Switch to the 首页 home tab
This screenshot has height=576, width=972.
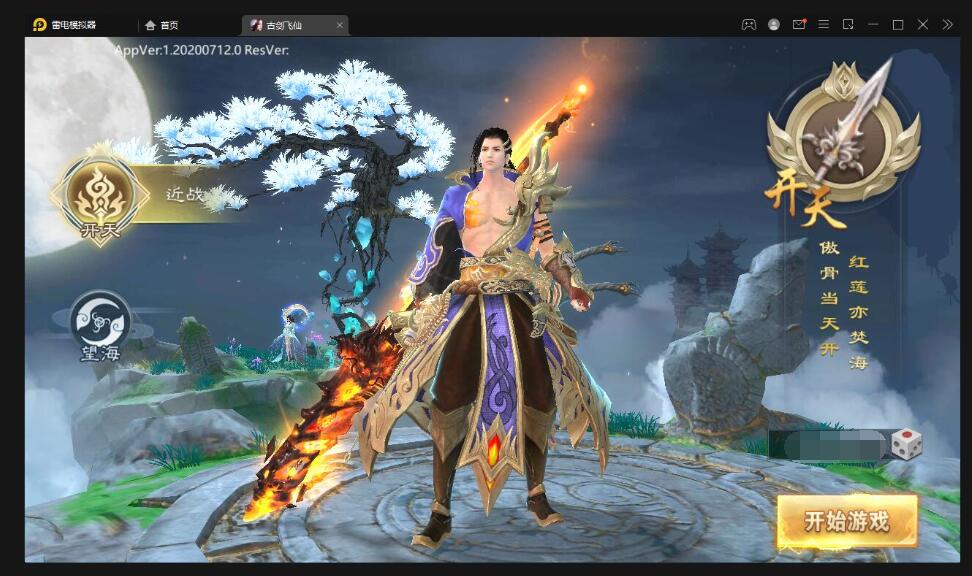[x=161, y=25]
